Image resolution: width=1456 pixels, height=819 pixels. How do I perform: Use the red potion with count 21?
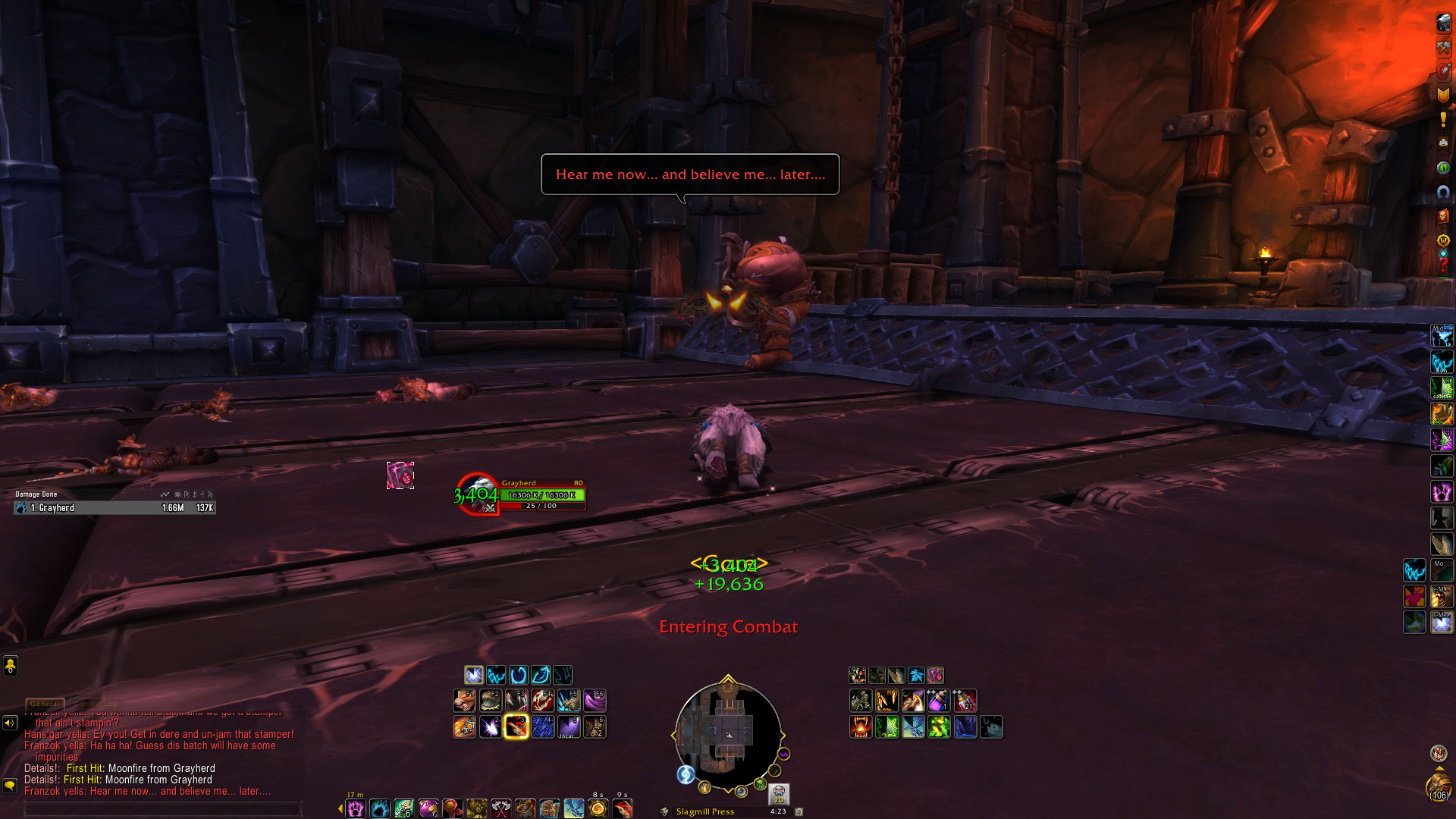click(x=965, y=700)
